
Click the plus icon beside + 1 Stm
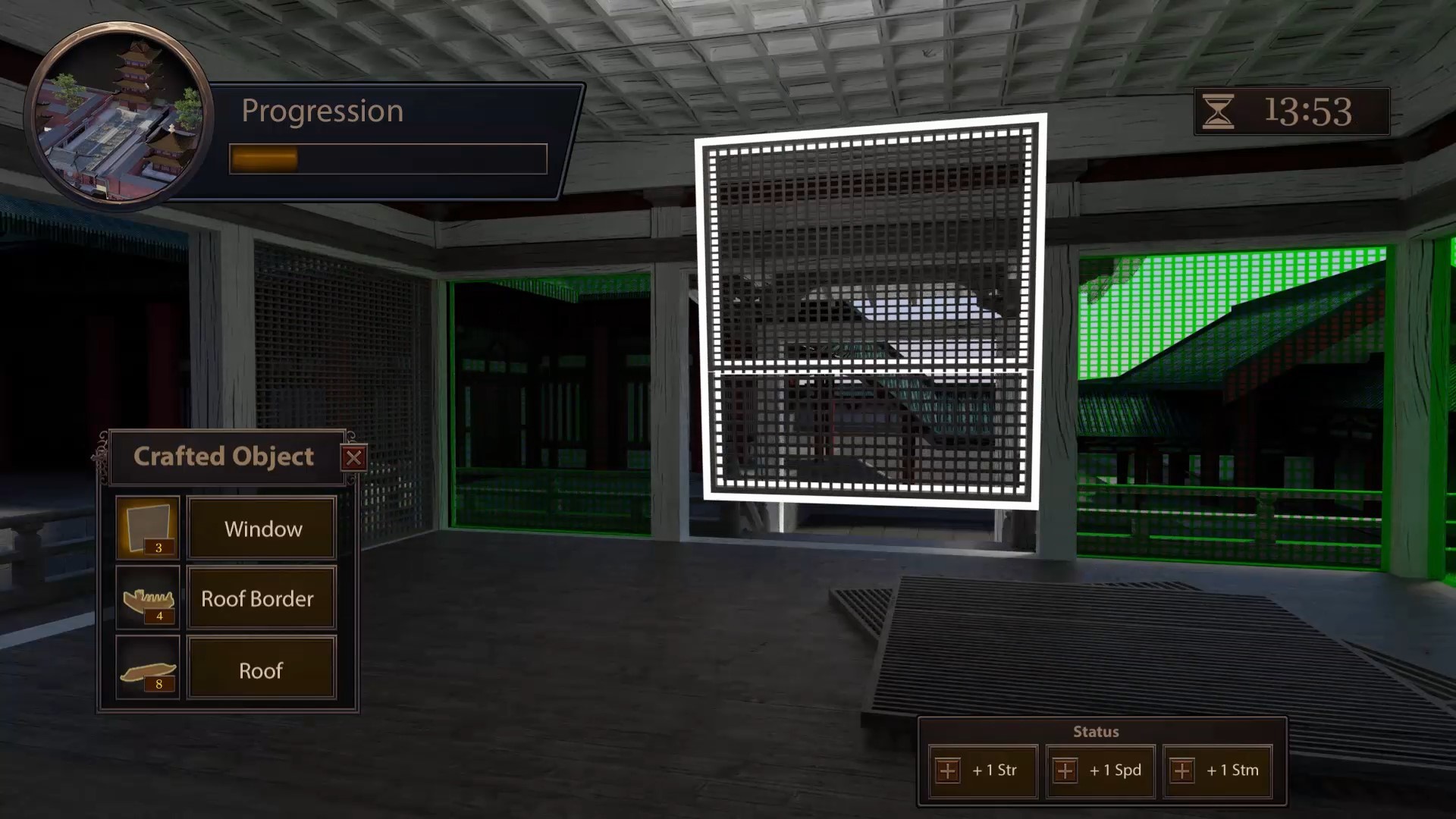coord(1182,770)
